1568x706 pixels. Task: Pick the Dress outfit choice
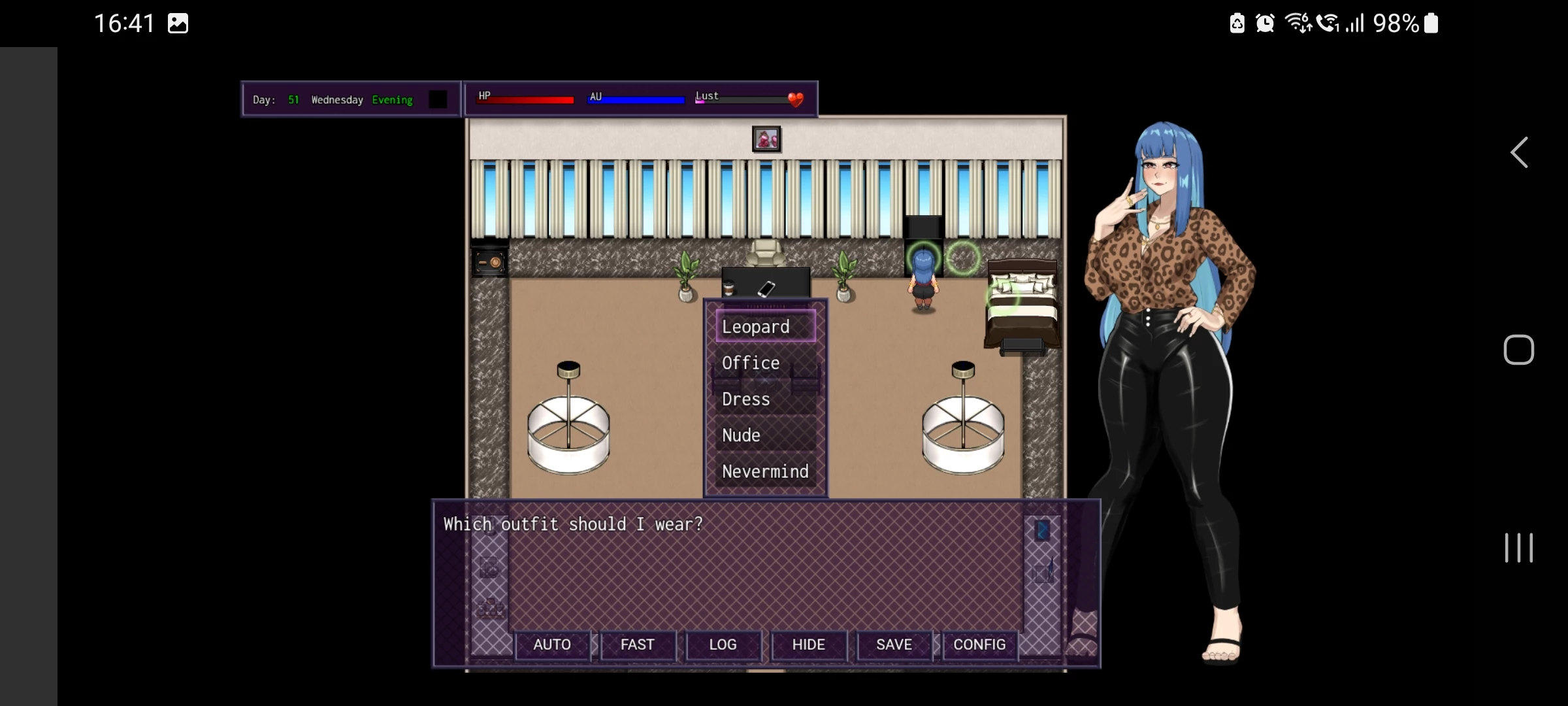pos(765,399)
